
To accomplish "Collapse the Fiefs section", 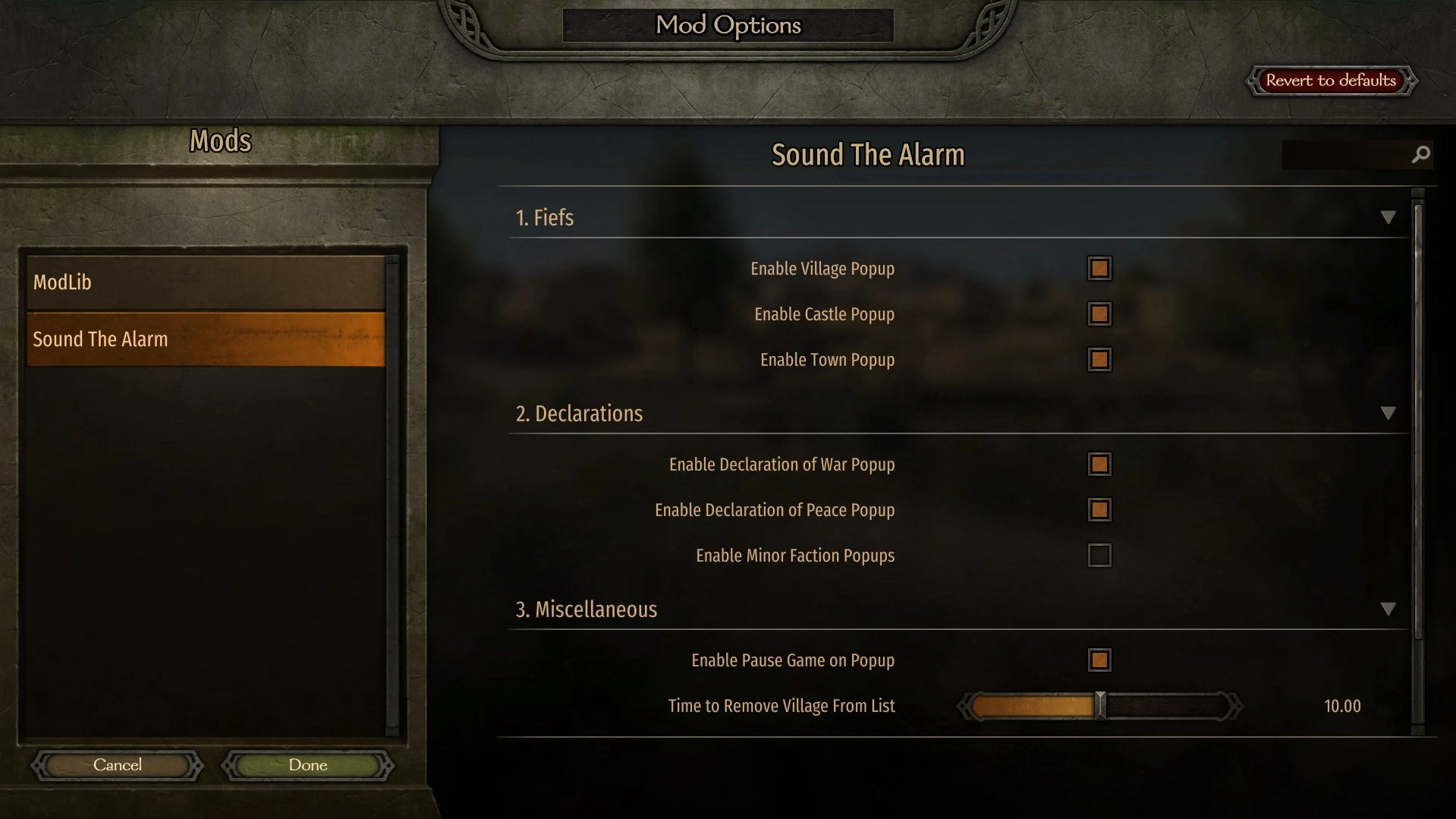I will click(1389, 217).
